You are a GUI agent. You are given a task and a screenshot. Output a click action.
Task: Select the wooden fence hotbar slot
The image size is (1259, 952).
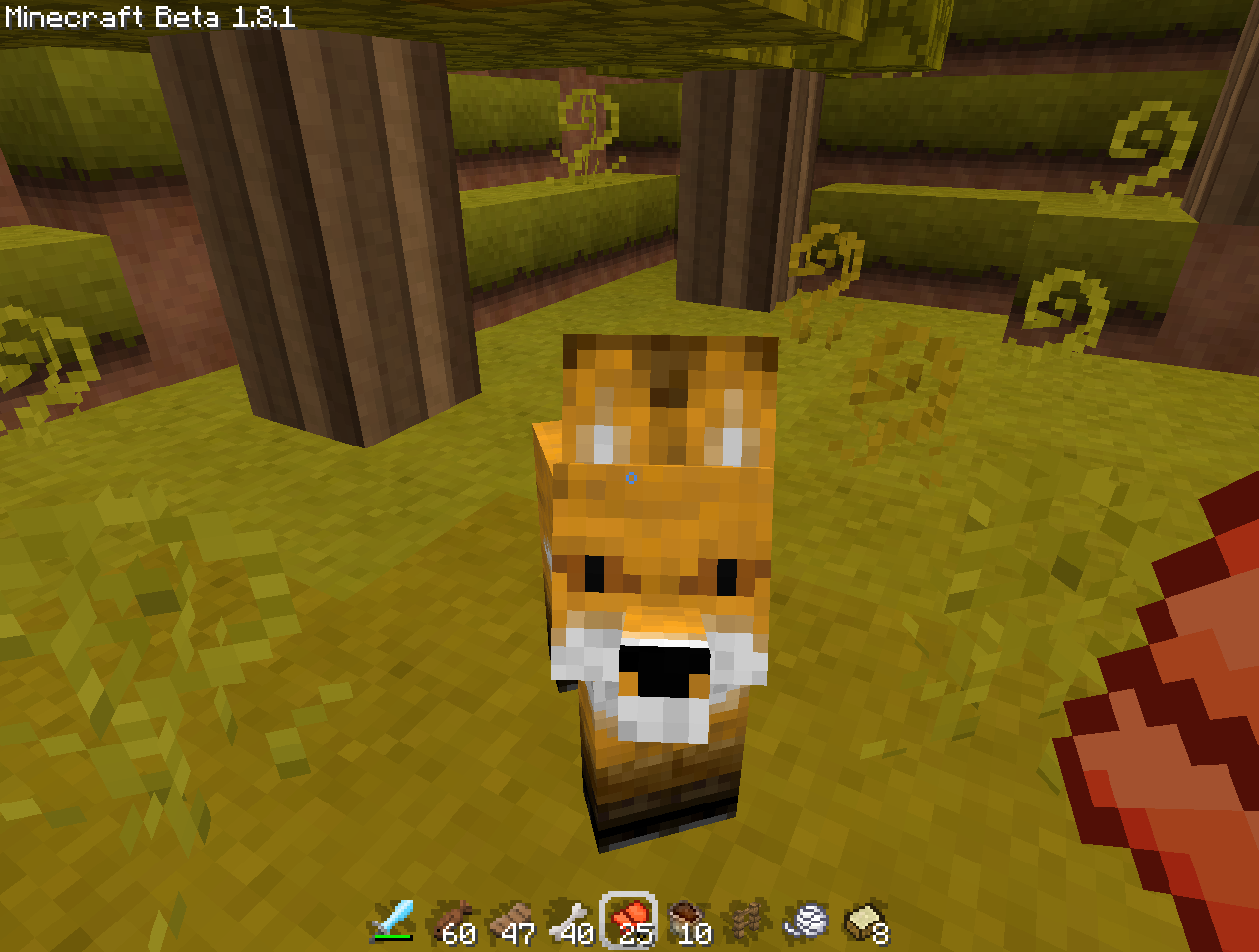(749, 922)
